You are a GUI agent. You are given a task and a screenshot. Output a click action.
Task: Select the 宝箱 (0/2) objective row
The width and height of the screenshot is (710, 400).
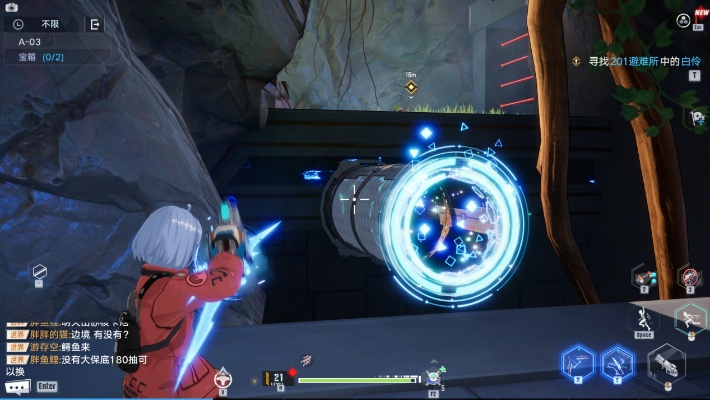tap(41, 57)
